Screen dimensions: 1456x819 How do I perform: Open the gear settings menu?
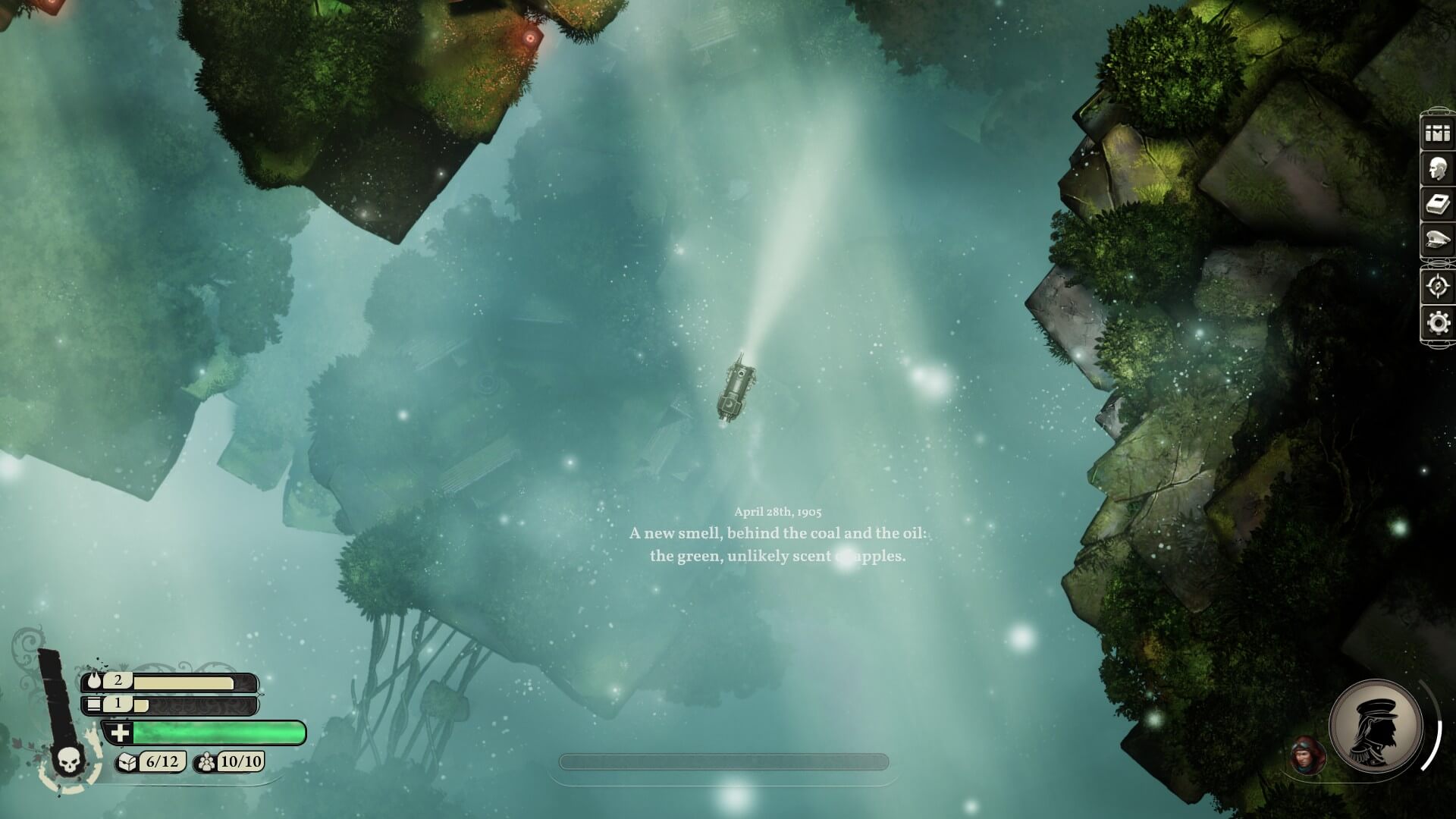1437,323
